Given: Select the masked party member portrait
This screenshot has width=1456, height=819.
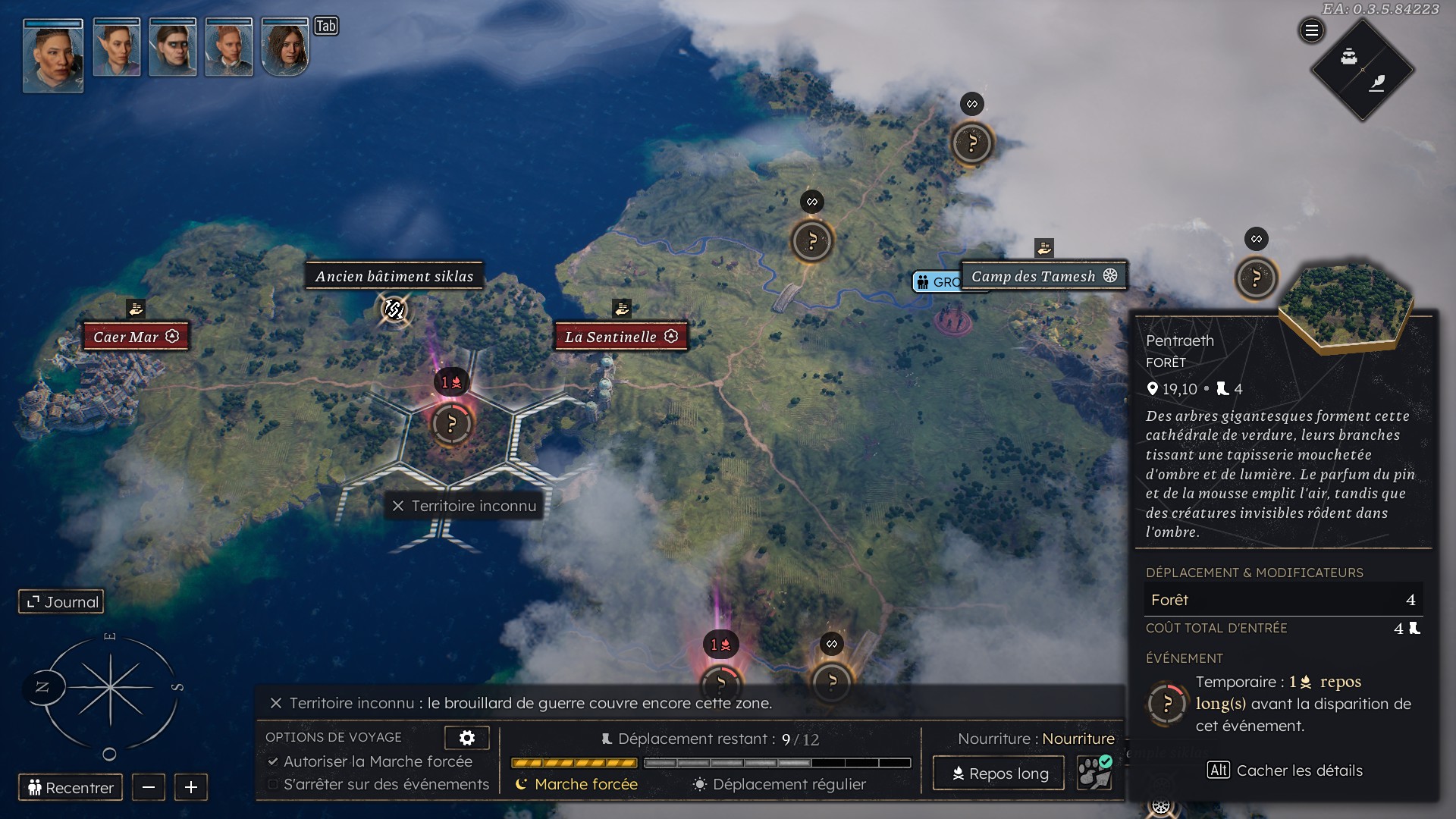Looking at the screenshot, I should click(x=173, y=48).
